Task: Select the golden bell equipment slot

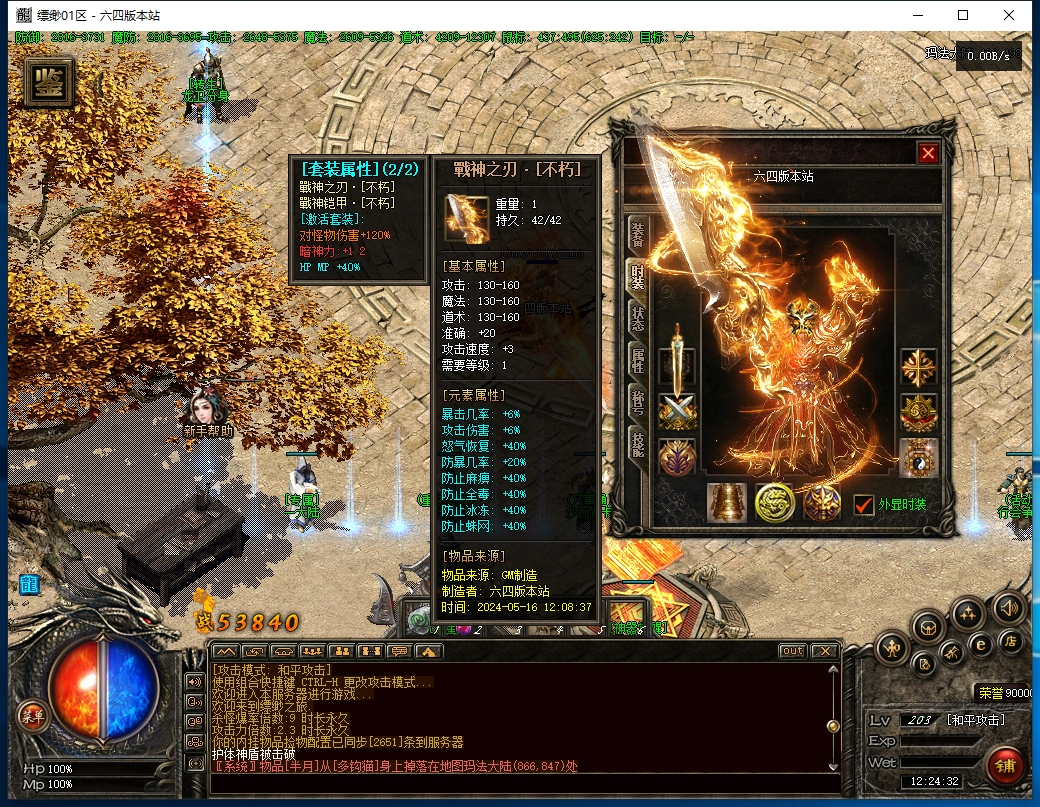Action: coord(727,502)
